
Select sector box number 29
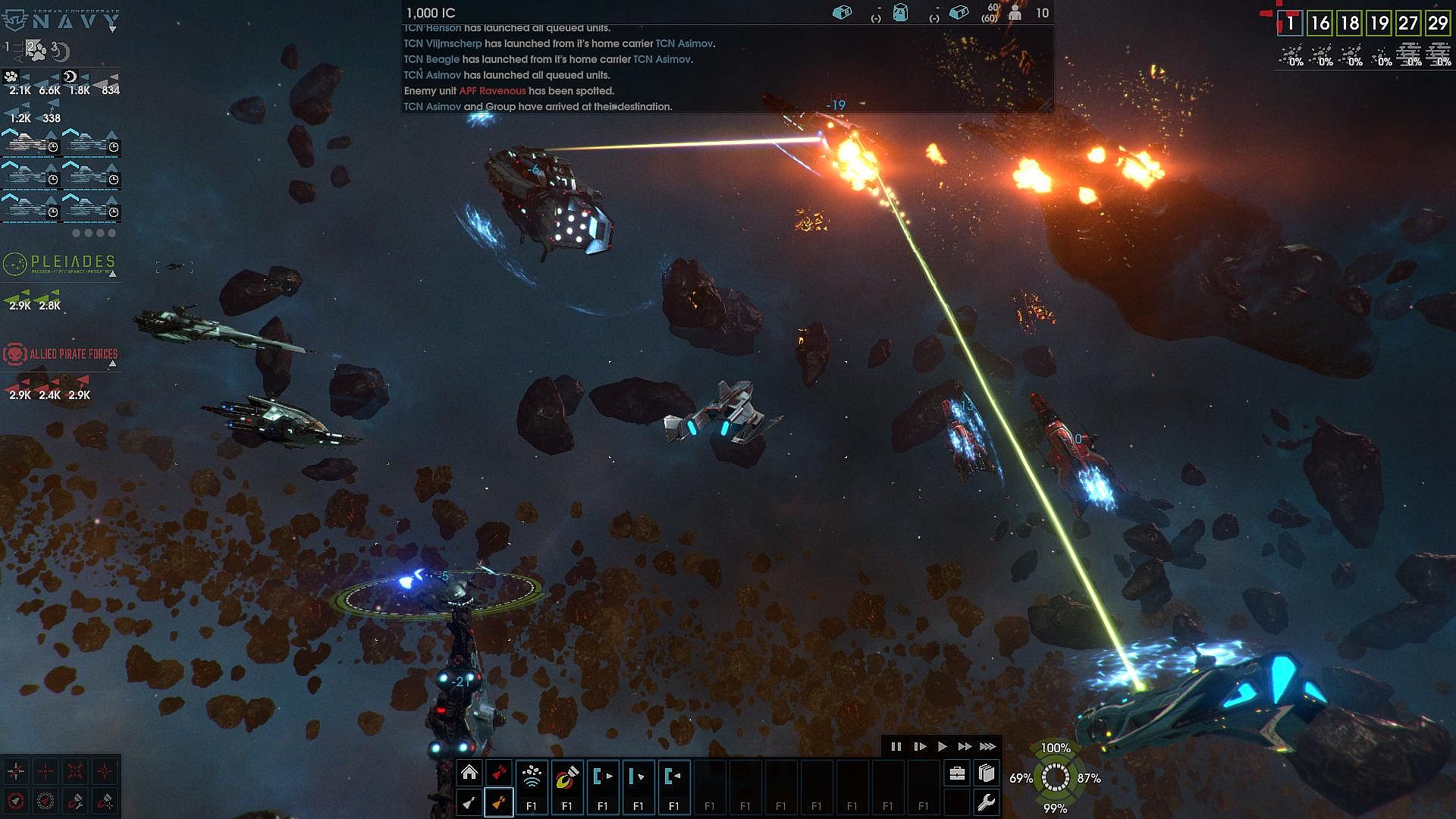pos(1438,23)
